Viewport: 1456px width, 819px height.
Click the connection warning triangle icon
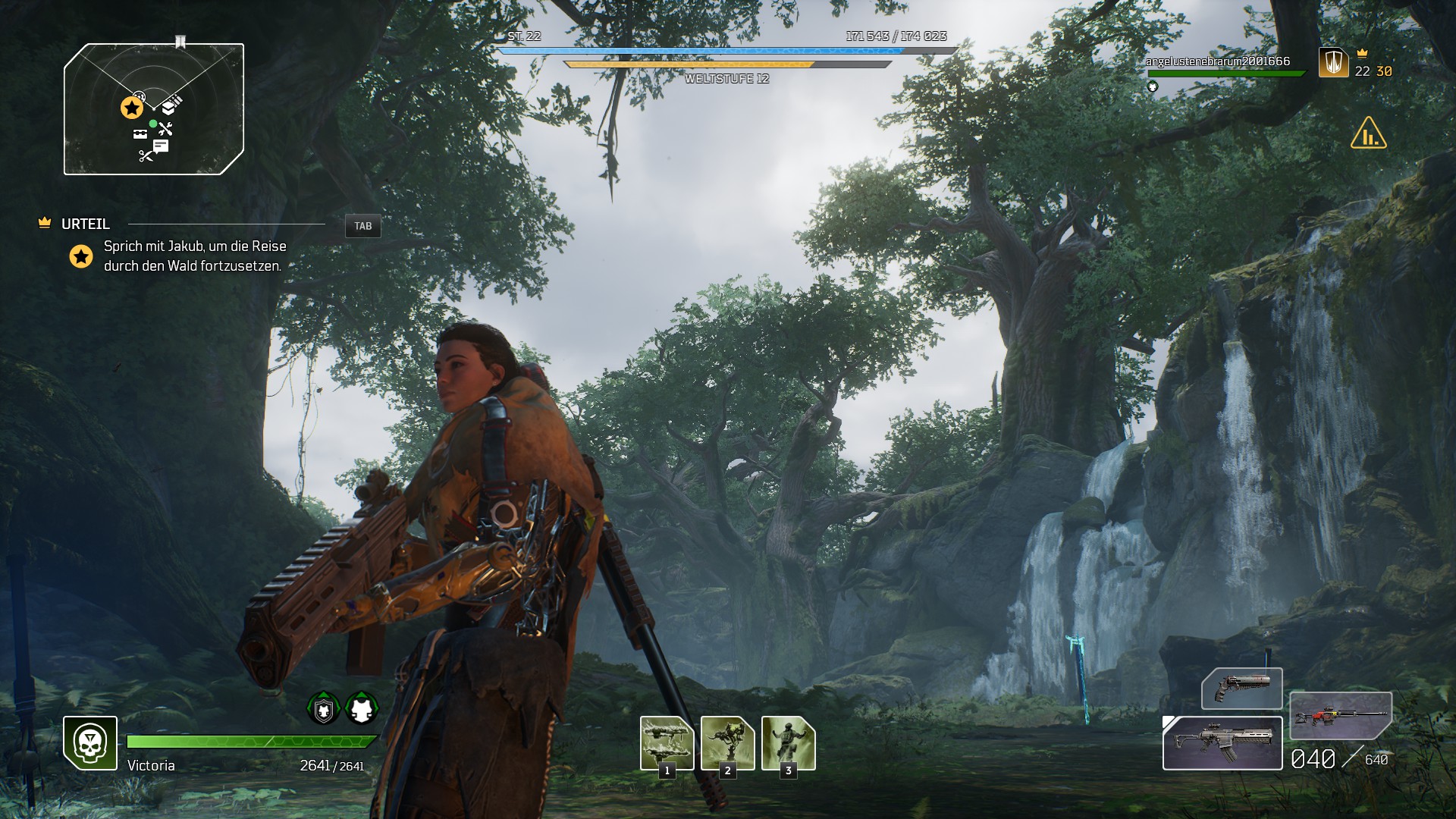(1368, 133)
